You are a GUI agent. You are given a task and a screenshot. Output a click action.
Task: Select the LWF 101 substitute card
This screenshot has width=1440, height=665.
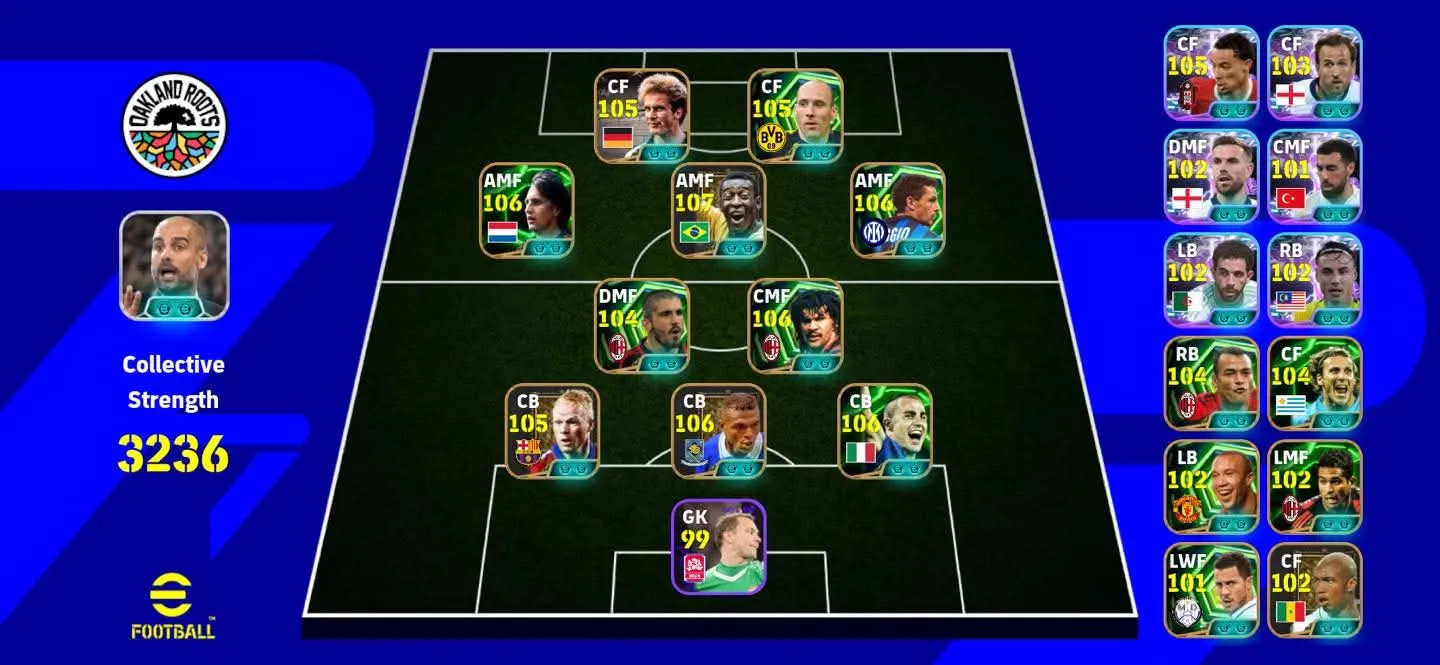(1211, 589)
